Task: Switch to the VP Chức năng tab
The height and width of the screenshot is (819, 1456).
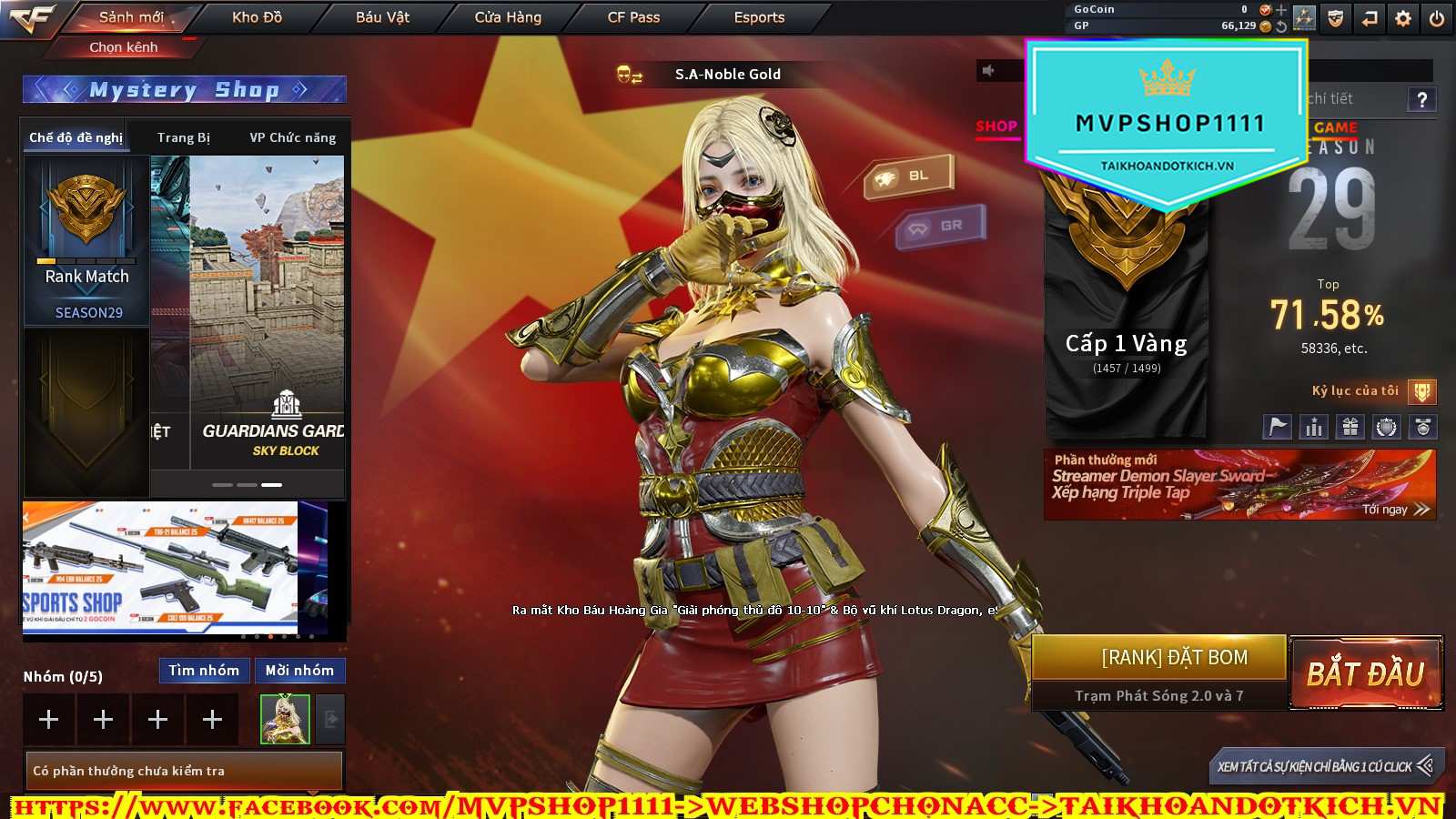Action: pyautogui.click(x=292, y=137)
